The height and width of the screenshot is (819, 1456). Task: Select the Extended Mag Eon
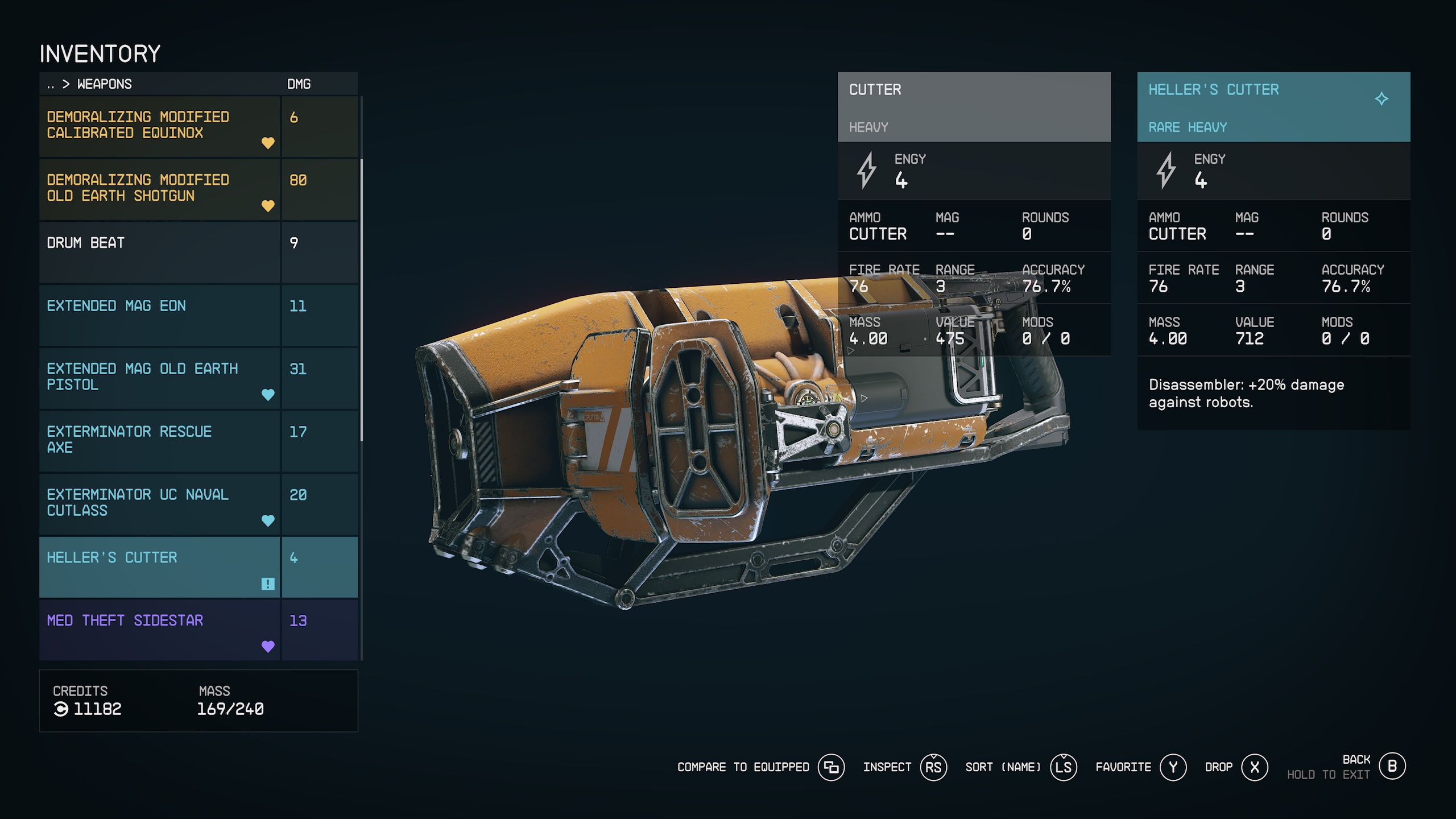(159, 315)
